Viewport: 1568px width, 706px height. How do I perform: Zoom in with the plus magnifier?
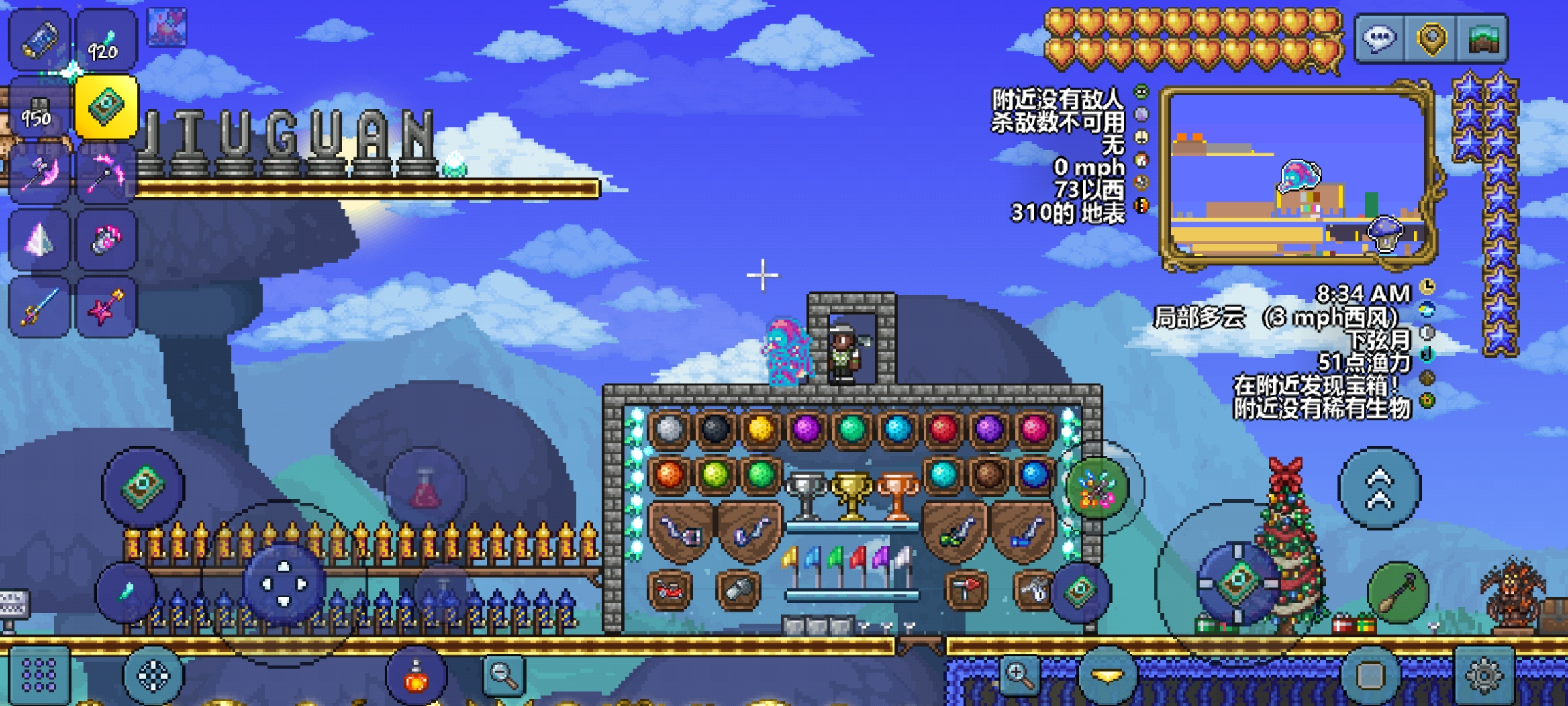point(1020,673)
